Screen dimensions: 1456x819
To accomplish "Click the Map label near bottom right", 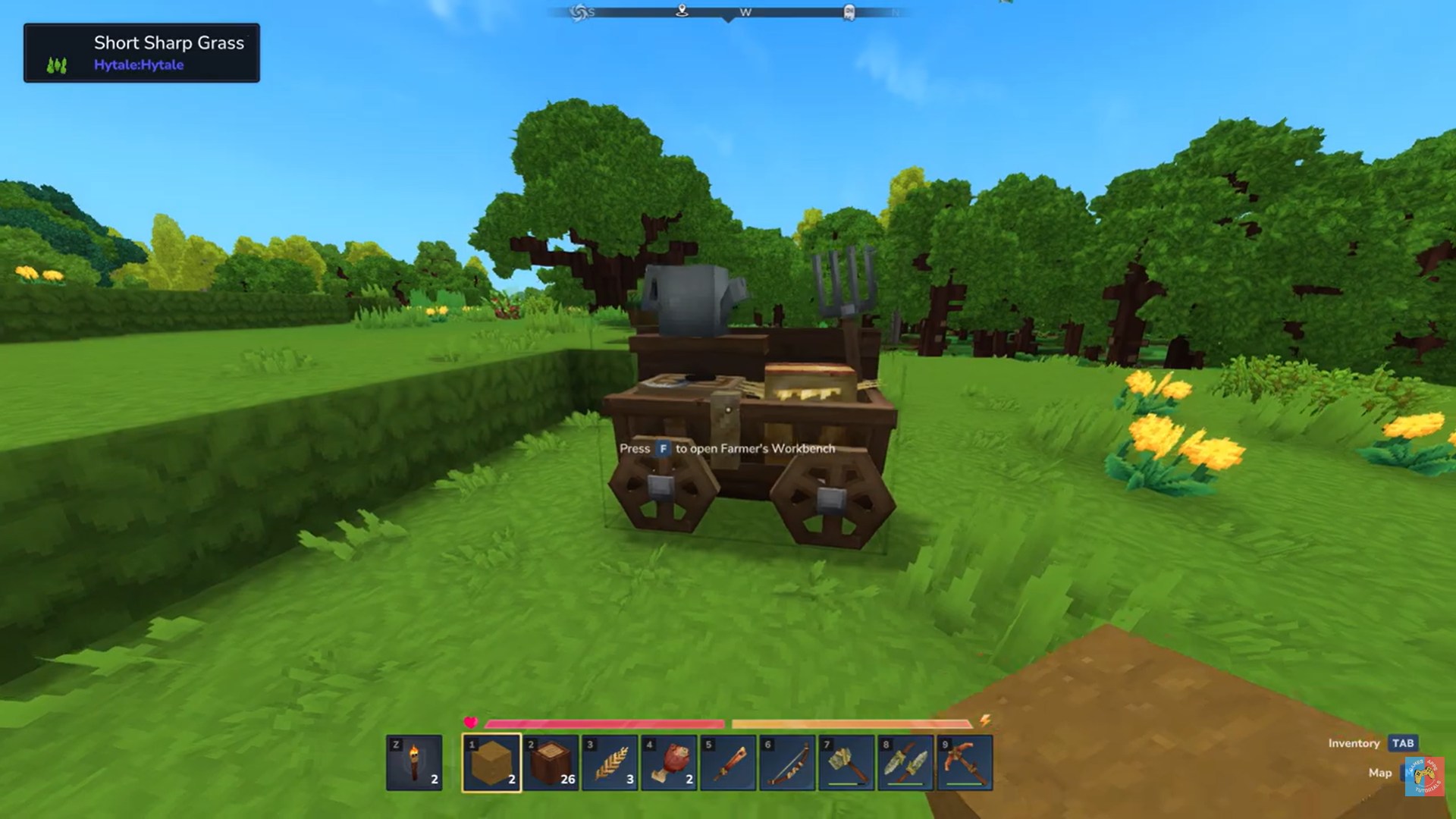I will pyautogui.click(x=1379, y=773).
